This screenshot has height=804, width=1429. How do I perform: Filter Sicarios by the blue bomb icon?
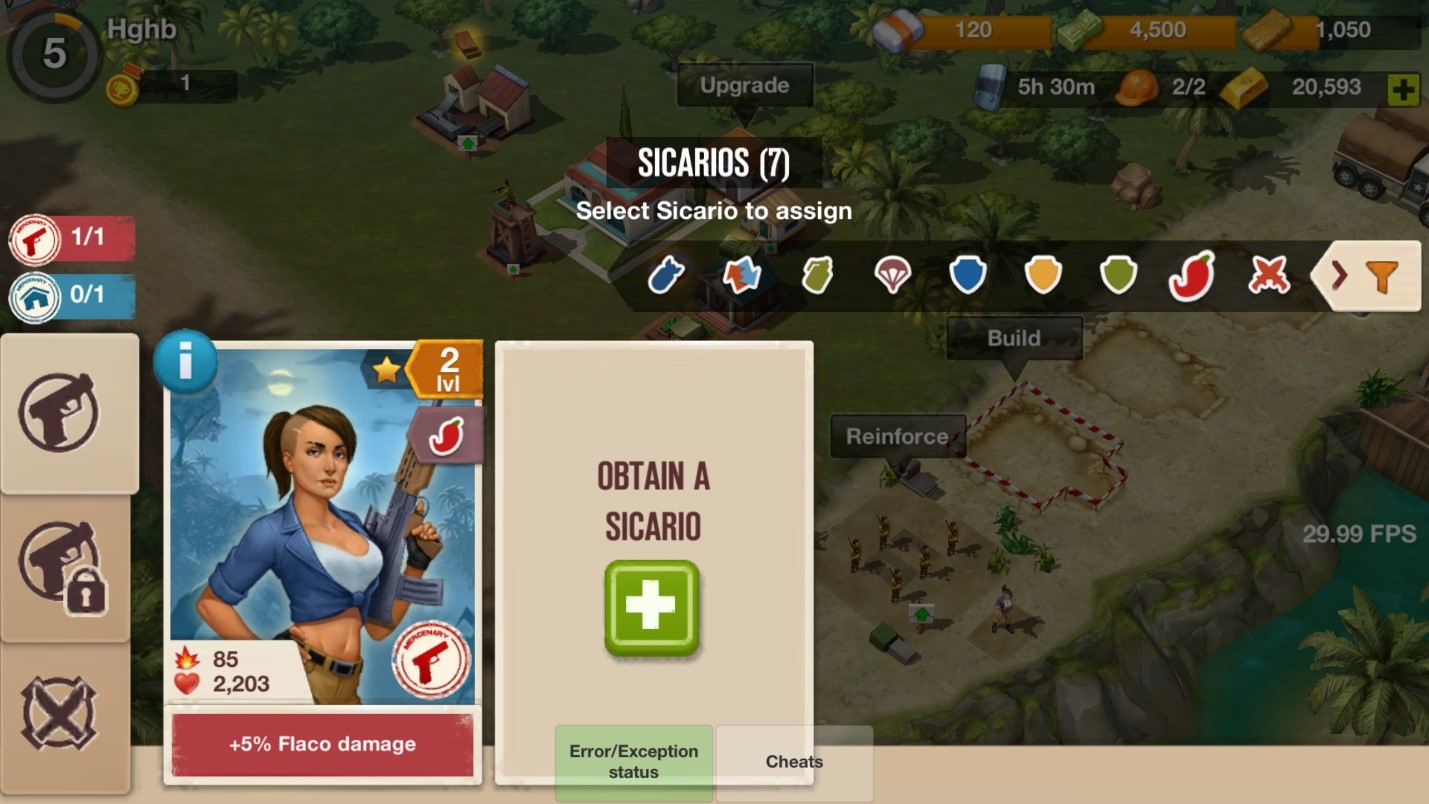[666, 275]
